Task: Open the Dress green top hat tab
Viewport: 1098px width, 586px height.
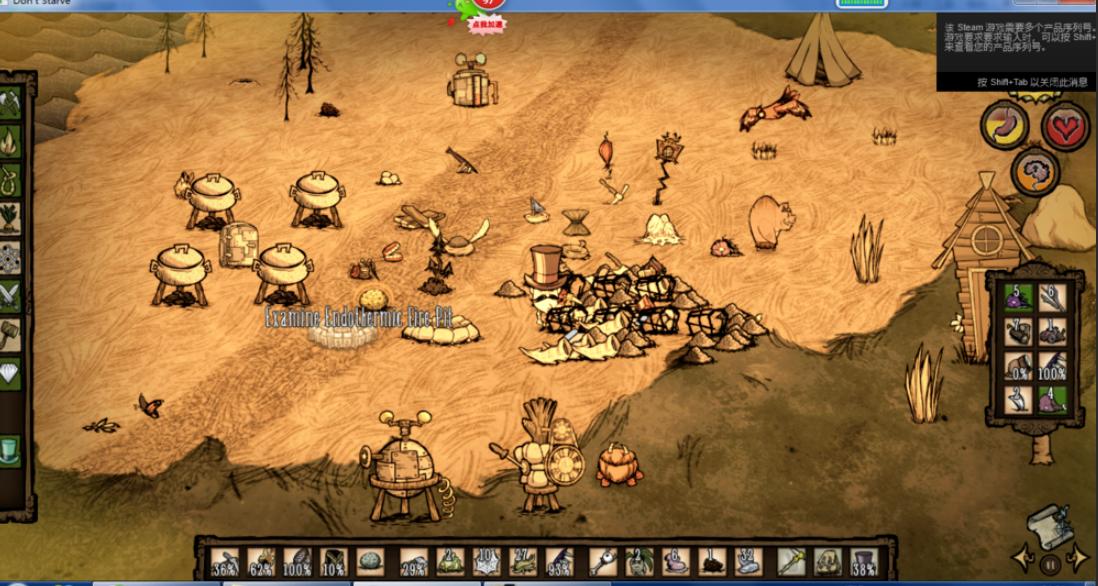Action: 11,447
